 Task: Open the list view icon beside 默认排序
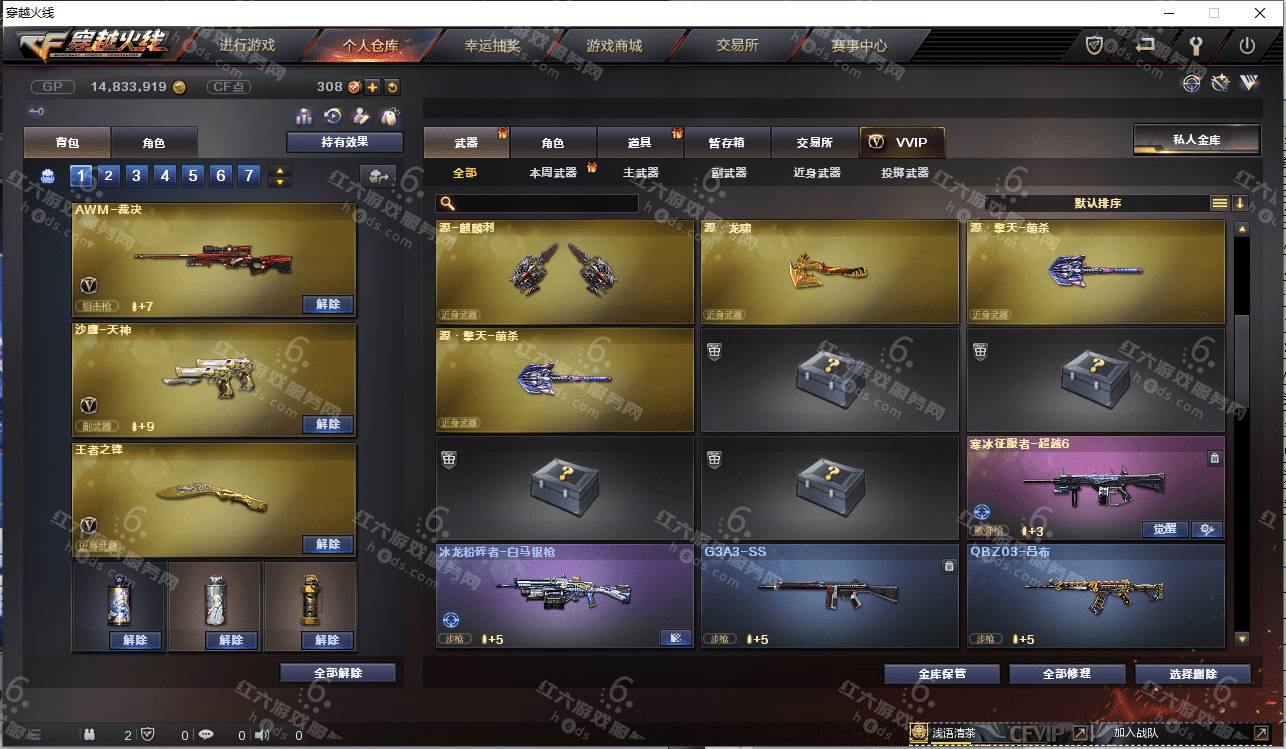(x=1220, y=203)
